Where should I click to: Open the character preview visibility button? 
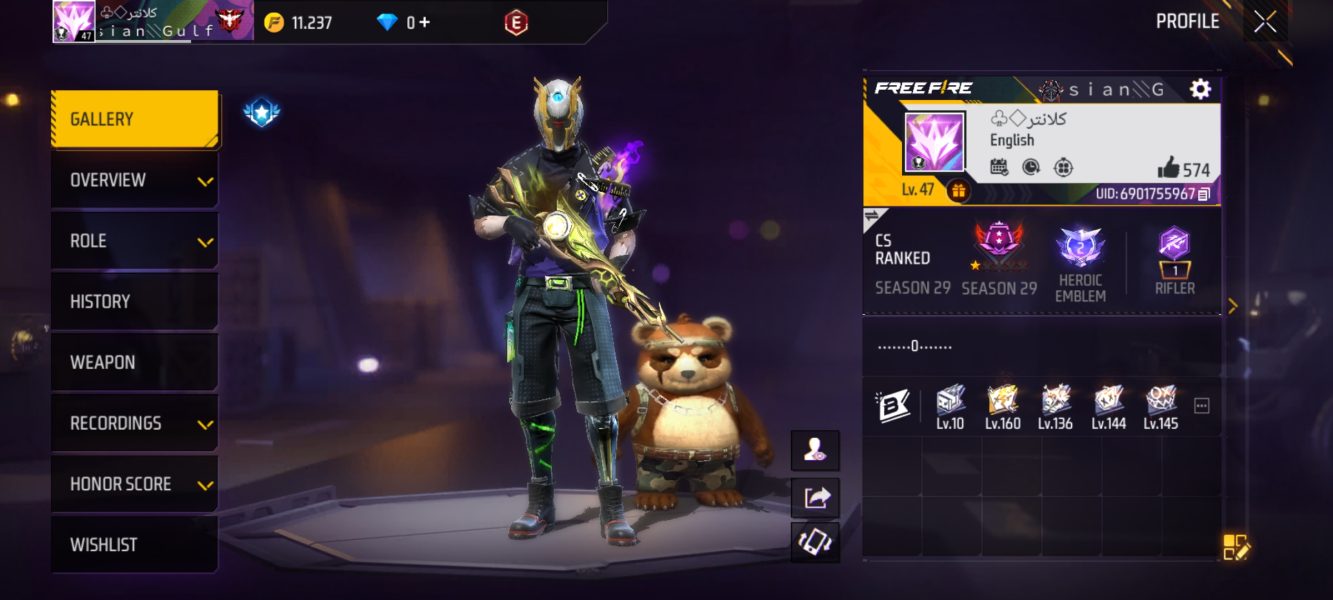[x=816, y=451]
